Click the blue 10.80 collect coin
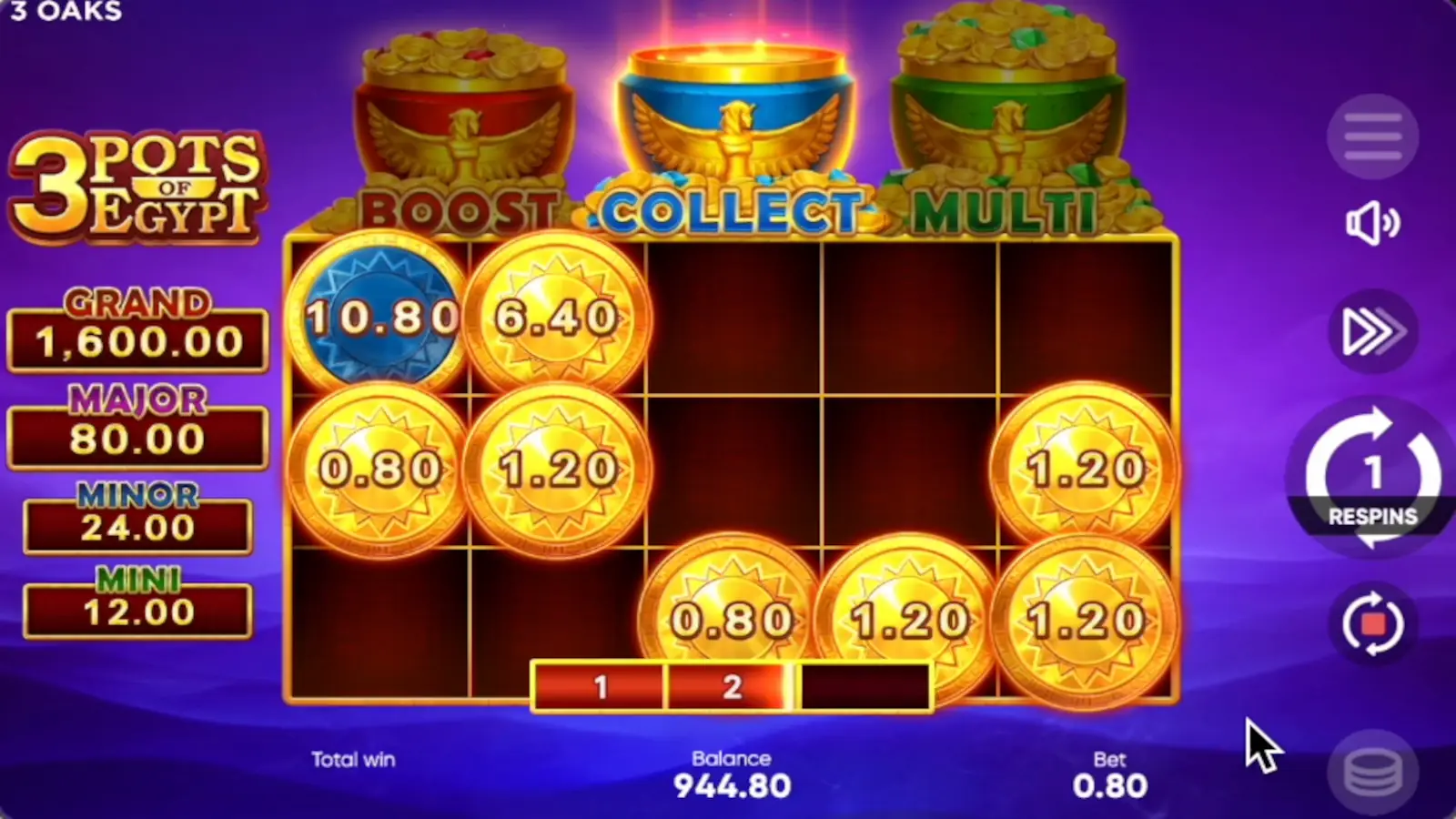This screenshot has width=1456, height=819. [x=382, y=317]
